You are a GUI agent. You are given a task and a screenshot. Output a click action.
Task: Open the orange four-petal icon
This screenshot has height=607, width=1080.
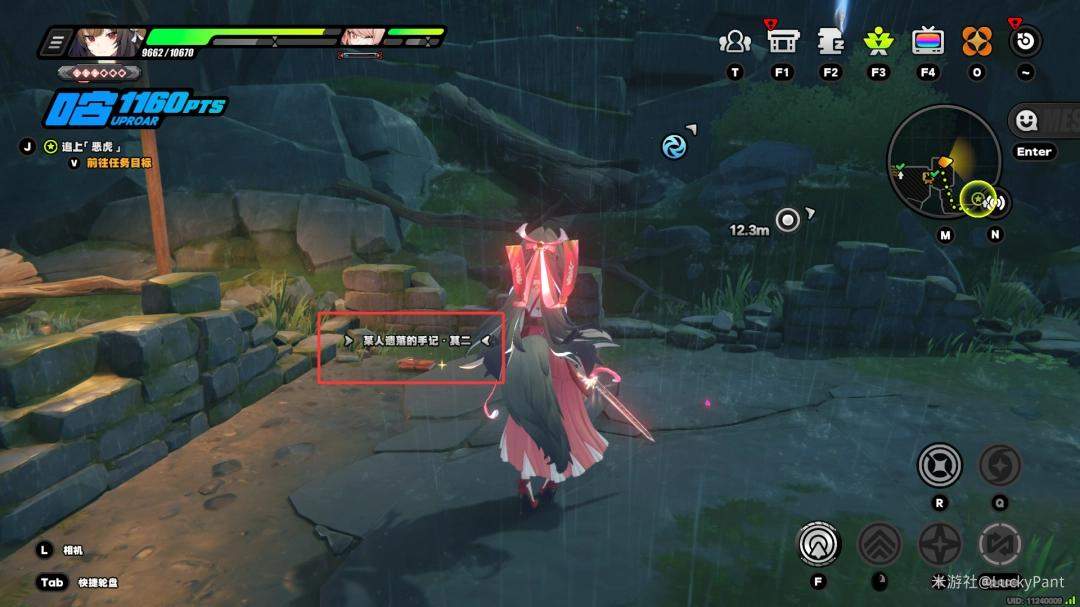[977, 42]
